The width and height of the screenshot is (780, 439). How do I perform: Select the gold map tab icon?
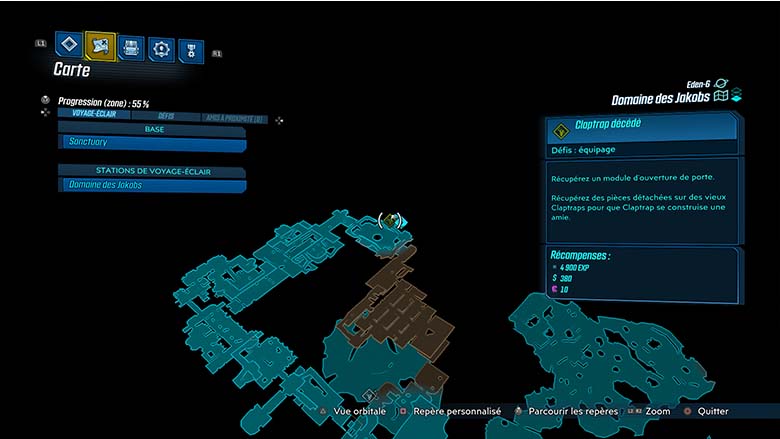pos(100,46)
